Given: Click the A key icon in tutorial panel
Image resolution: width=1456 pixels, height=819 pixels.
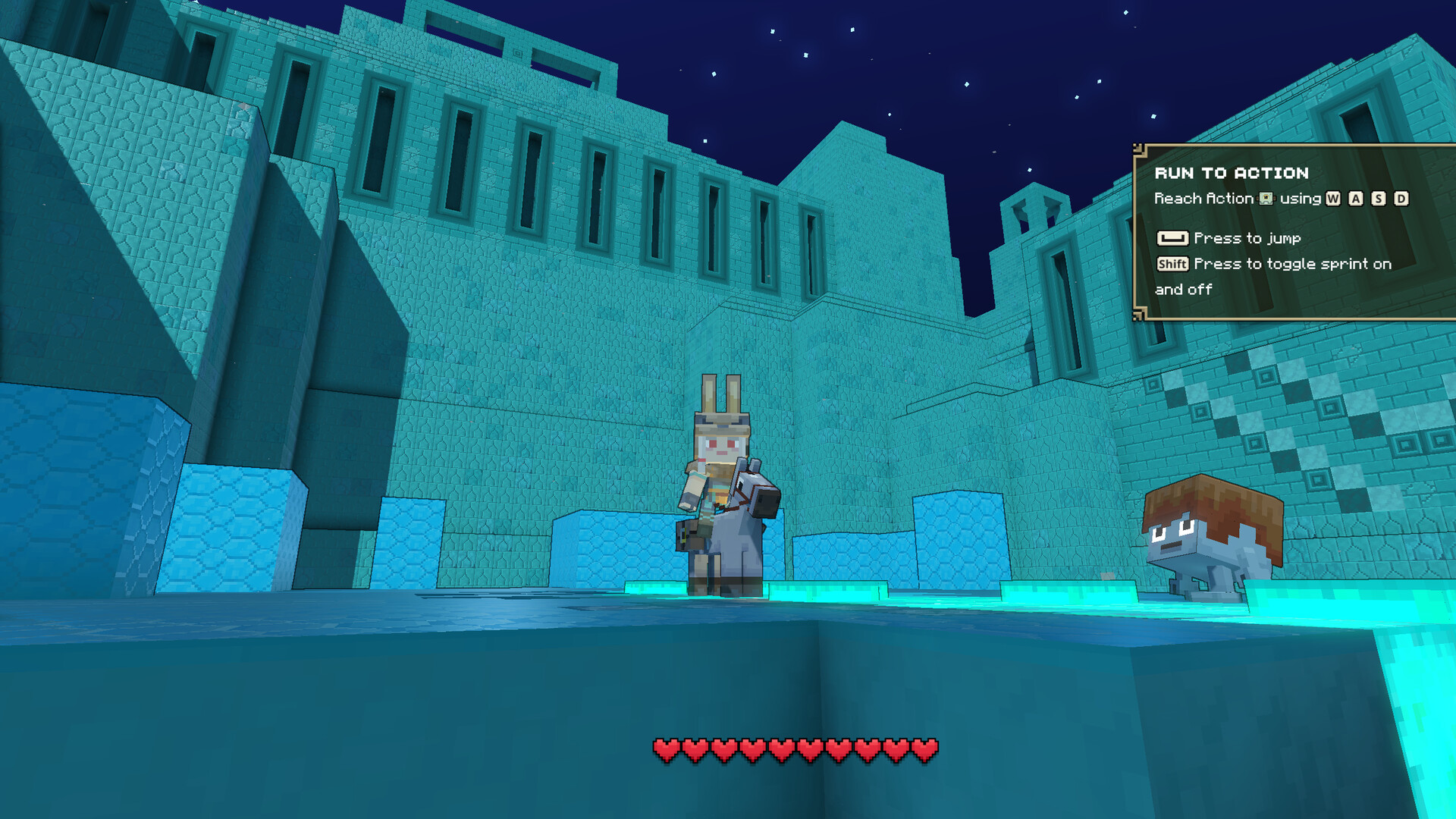Looking at the screenshot, I should click(x=1357, y=199).
